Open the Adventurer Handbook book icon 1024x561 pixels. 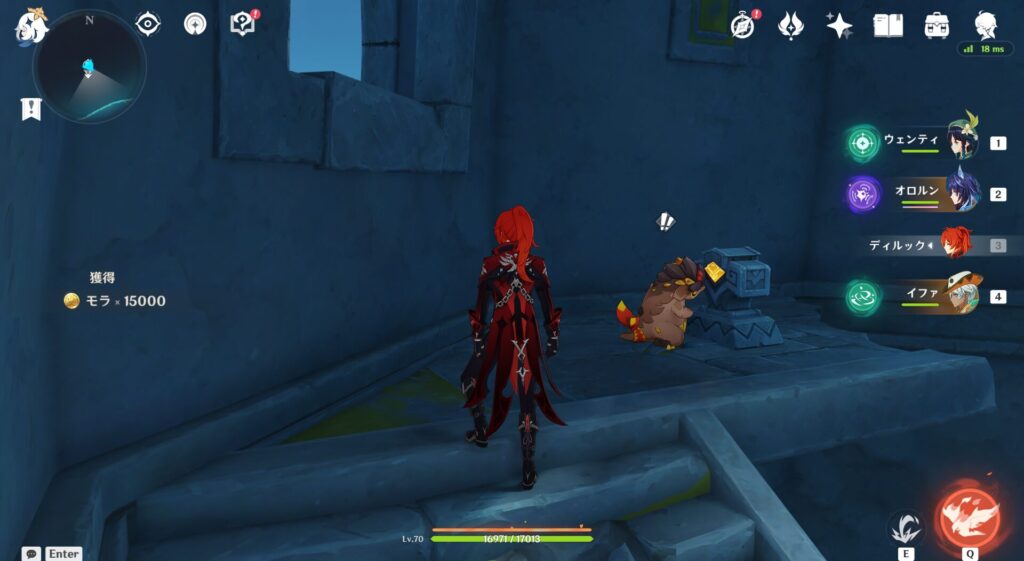pos(888,25)
